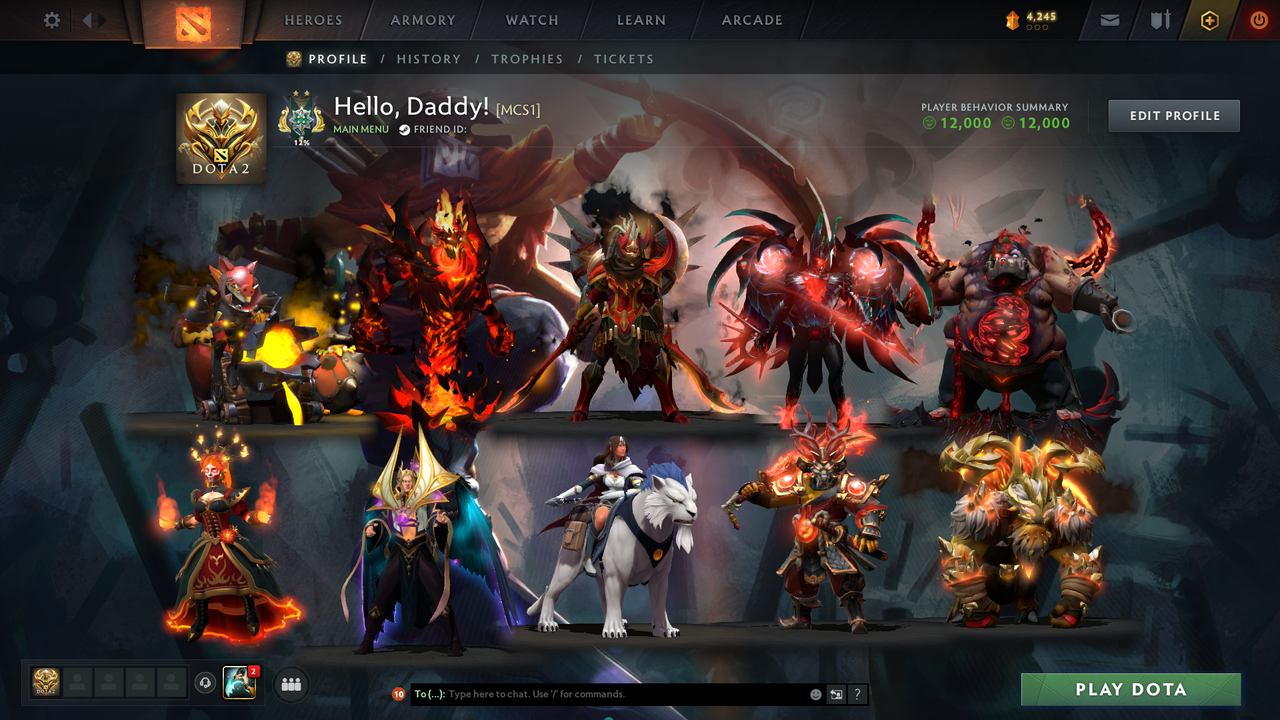Click the Dota Plus hexagon icon
This screenshot has width=1280, height=720.
click(x=1209, y=20)
